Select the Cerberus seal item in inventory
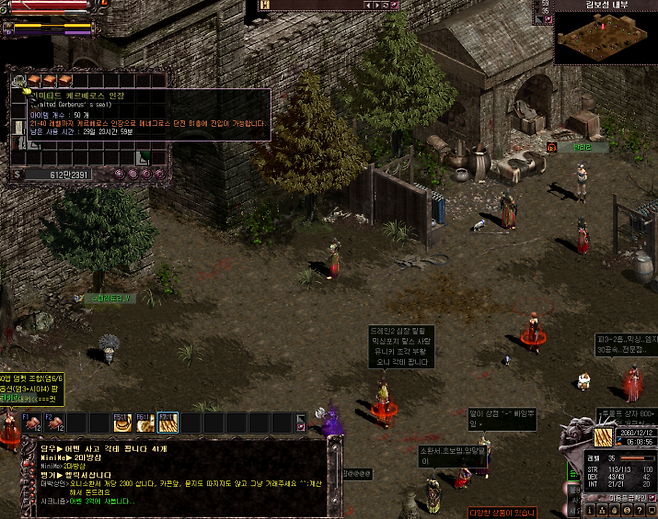658x519 pixels. 20,79
